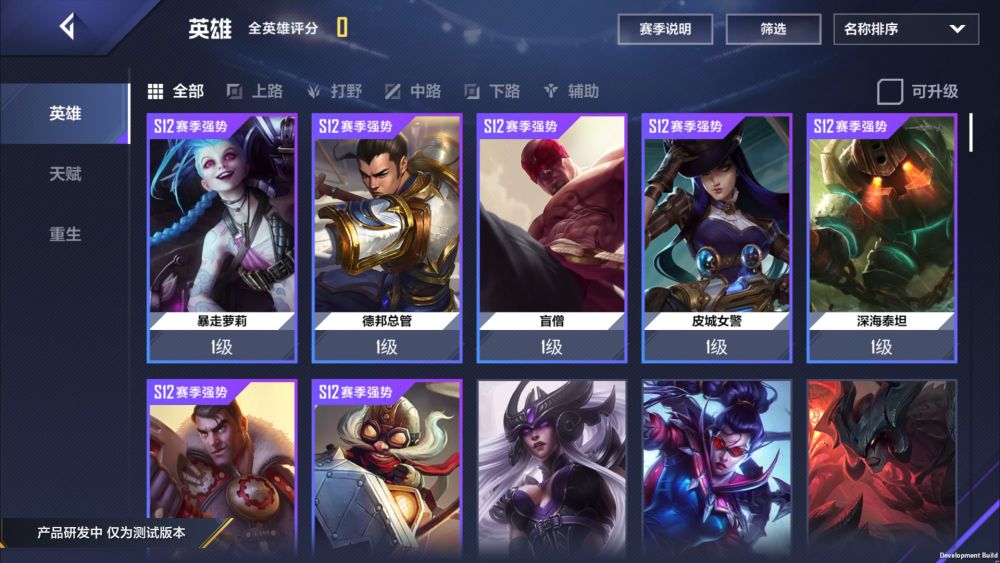Viewport: 1000px width, 563px height.
Task: Open the 赛季说明 season info
Action: pyautogui.click(x=665, y=29)
